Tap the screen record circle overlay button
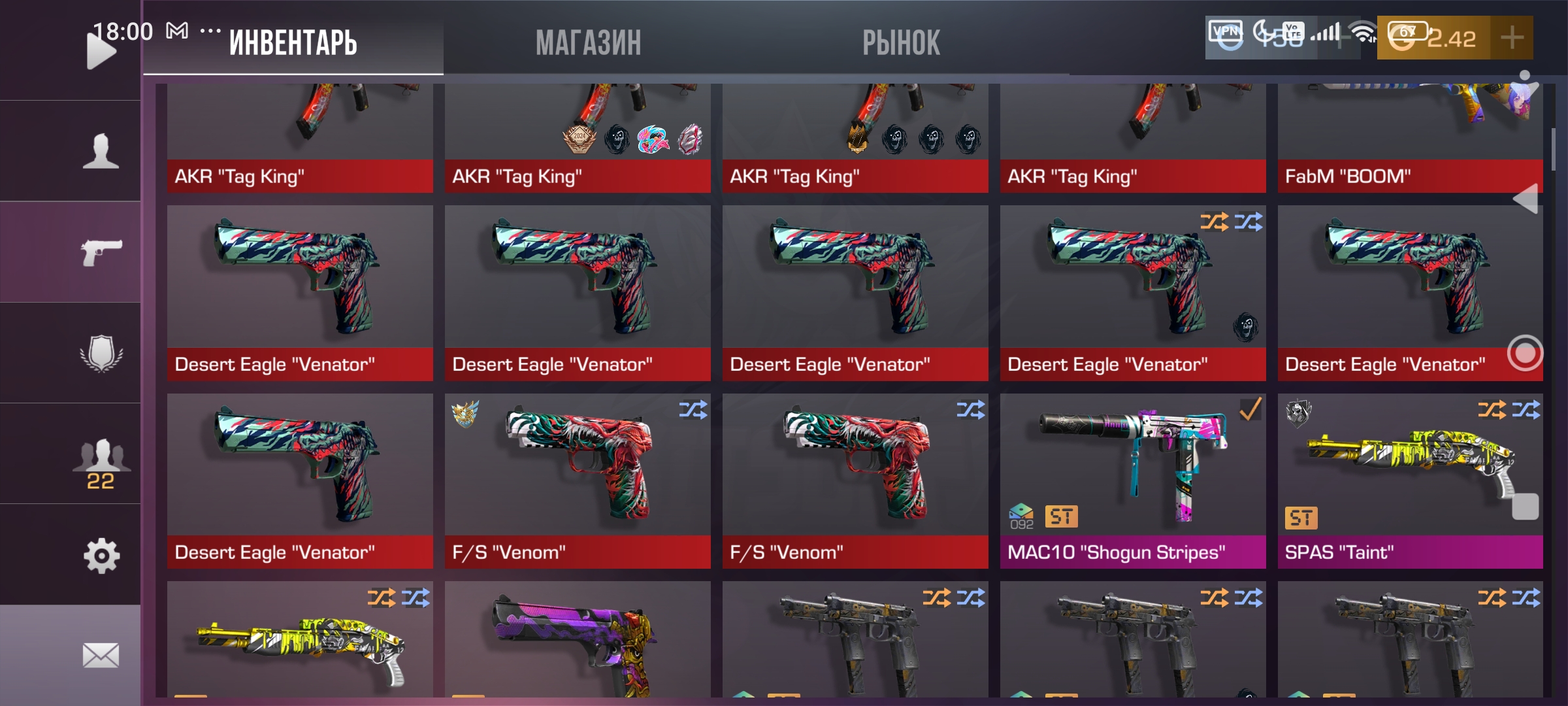This screenshot has height=706, width=1568. [1525, 353]
